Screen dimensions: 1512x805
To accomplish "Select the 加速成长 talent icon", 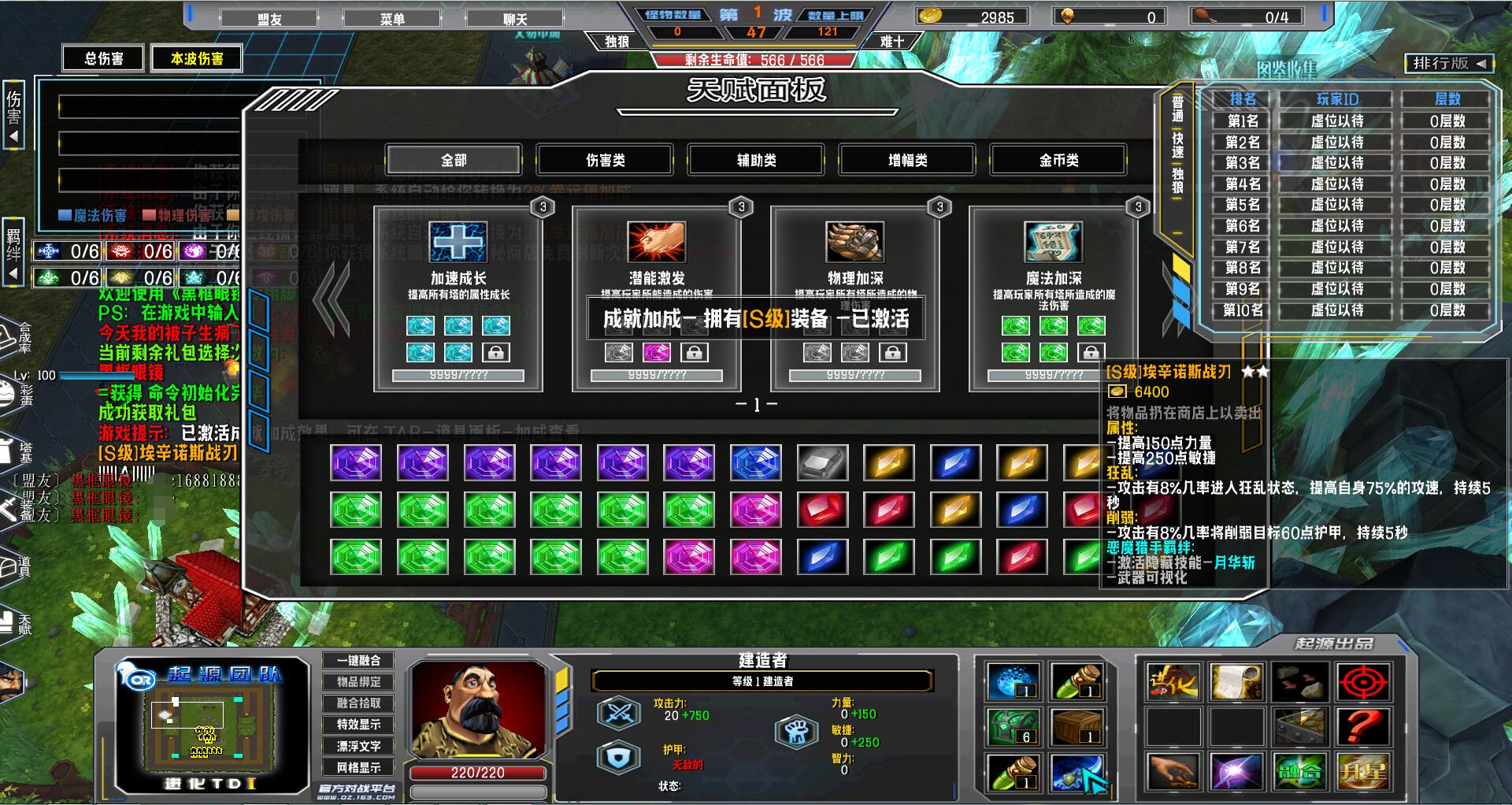I will [x=458, y=242].
